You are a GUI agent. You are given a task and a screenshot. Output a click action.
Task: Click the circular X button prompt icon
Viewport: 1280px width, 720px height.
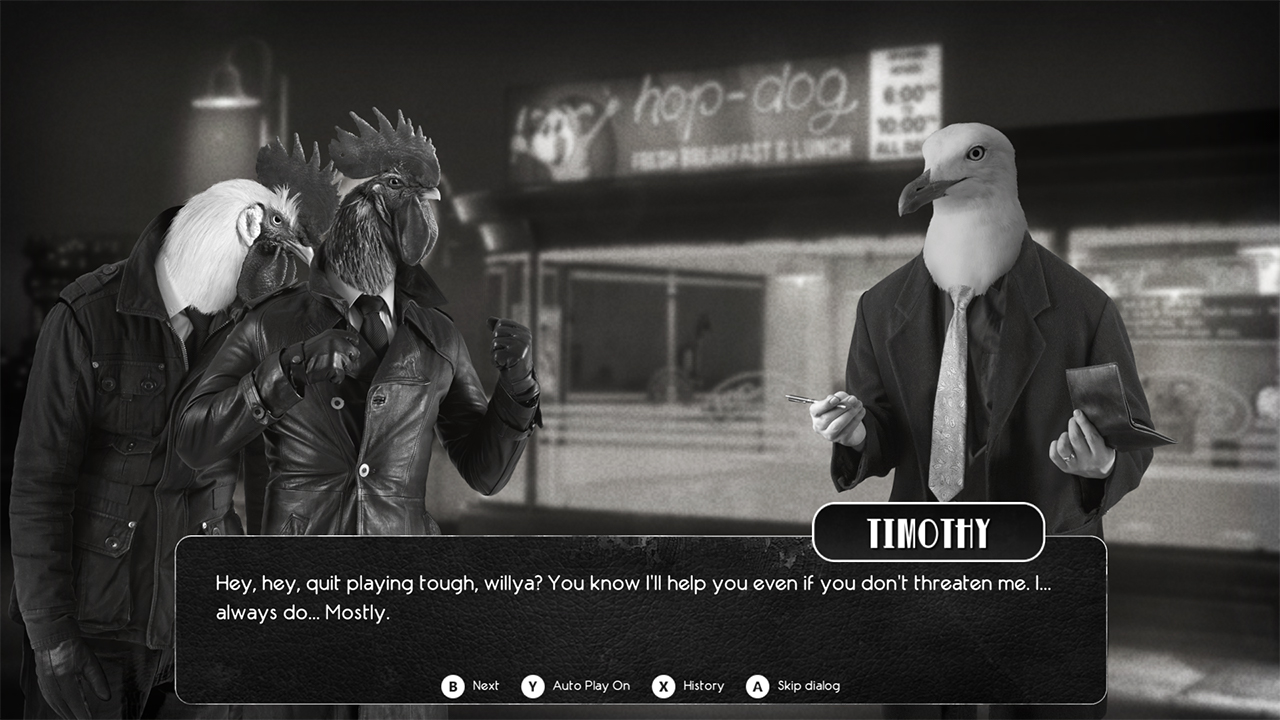pos(663,686)
